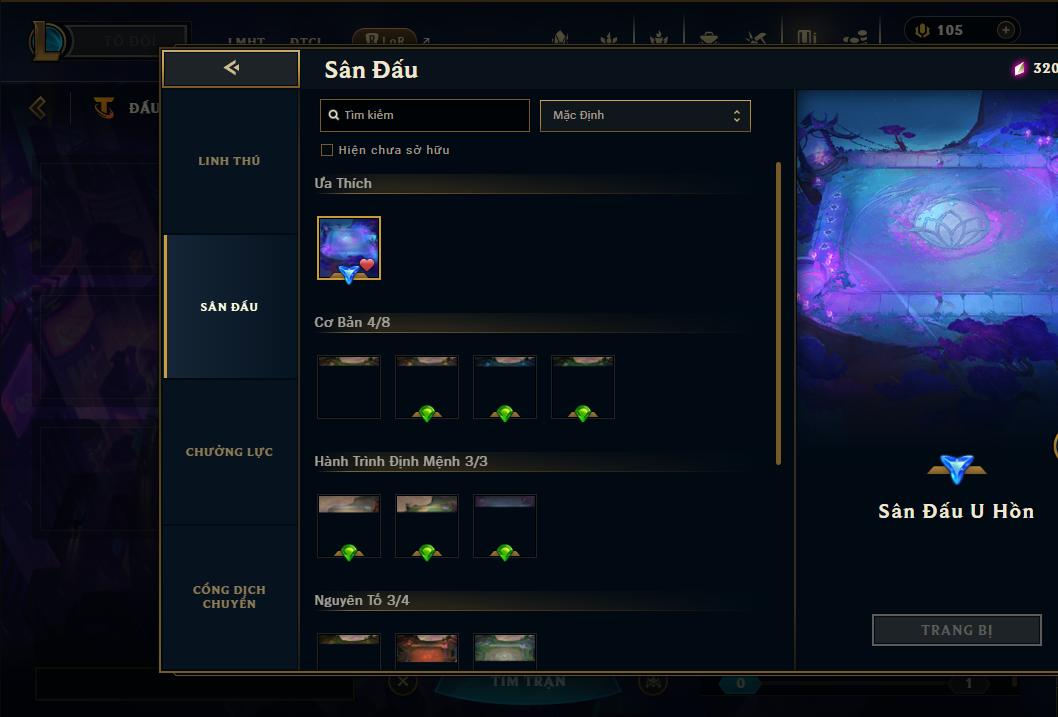Open the Chưởng Lực tab

click(229, 452)
